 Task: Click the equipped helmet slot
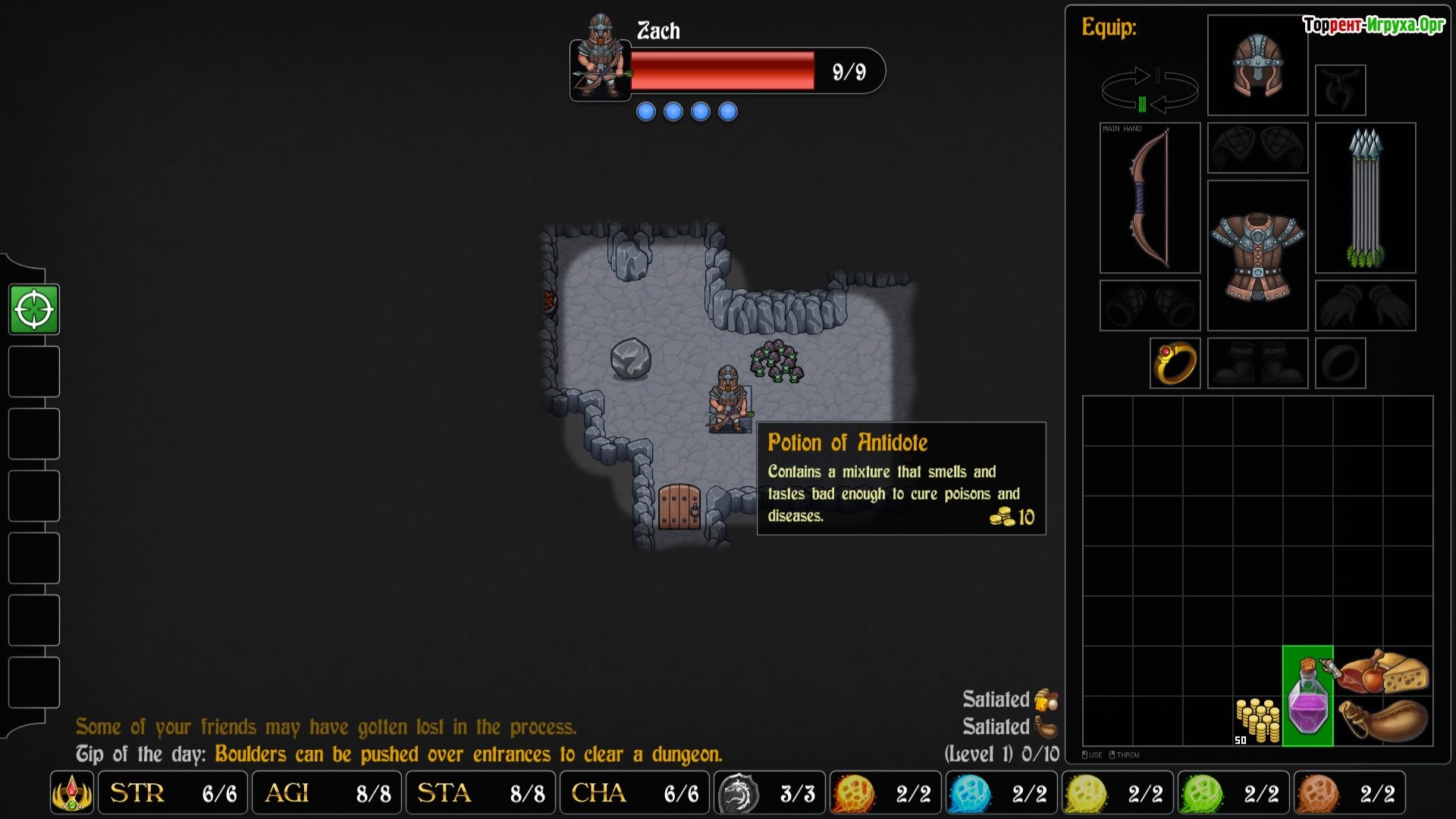(1257, 66)
